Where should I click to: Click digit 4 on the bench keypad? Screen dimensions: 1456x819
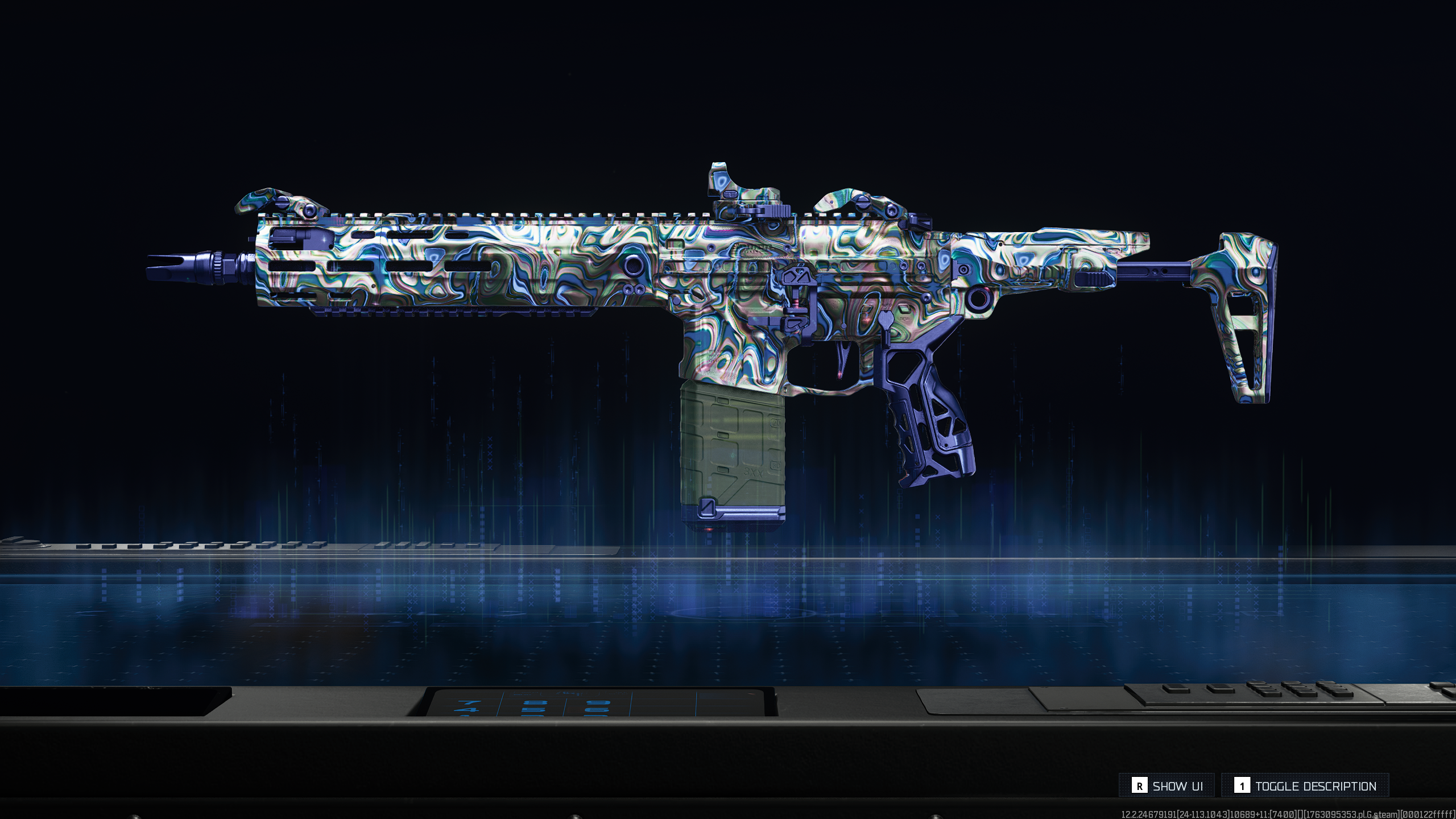tap(468, 710)
